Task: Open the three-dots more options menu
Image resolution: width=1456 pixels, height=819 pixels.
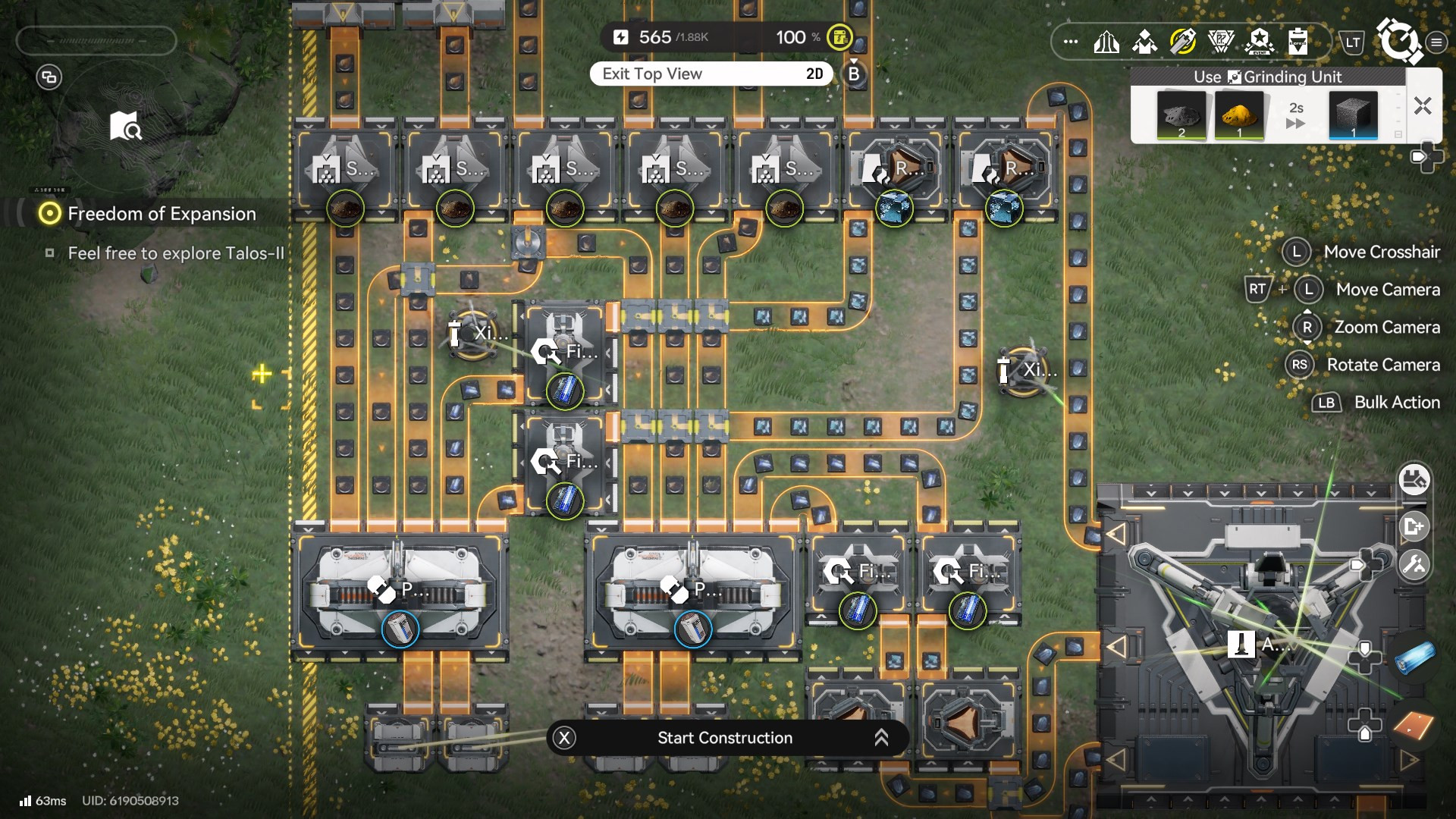Action: [x=1071, y=42]
